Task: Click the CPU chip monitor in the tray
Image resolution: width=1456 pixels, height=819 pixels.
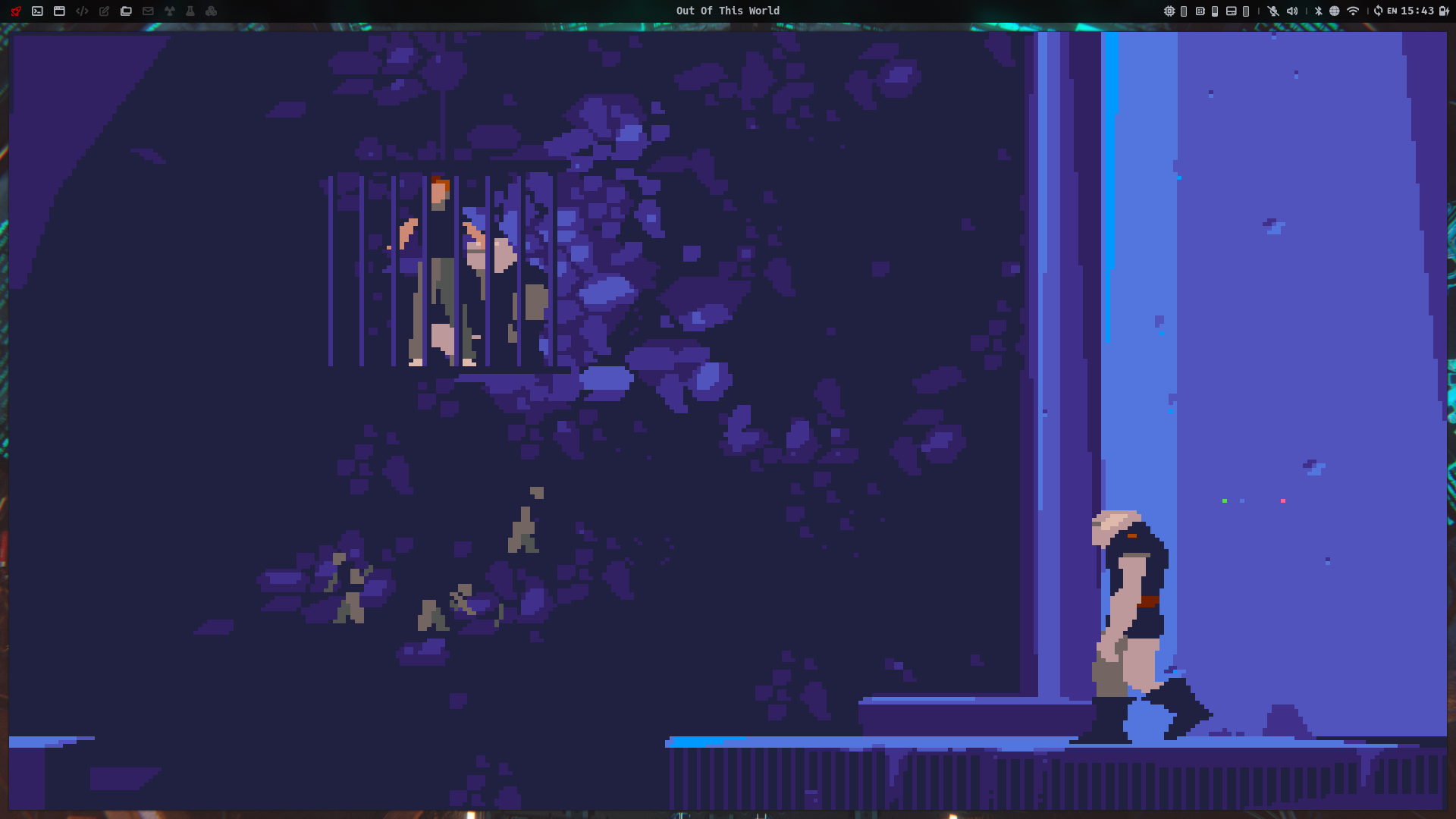Action: pyautogui.click(x=1170, y=11)
